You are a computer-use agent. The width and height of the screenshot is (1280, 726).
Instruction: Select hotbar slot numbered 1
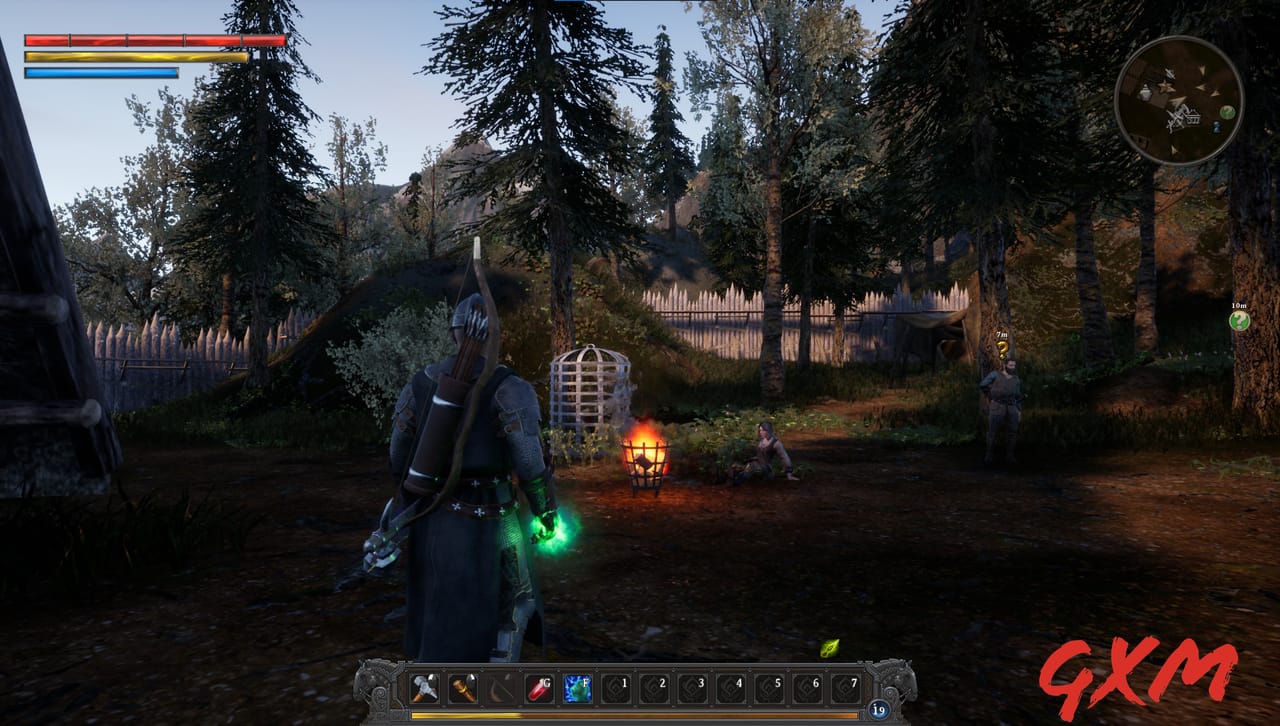(x=613, y=689)
